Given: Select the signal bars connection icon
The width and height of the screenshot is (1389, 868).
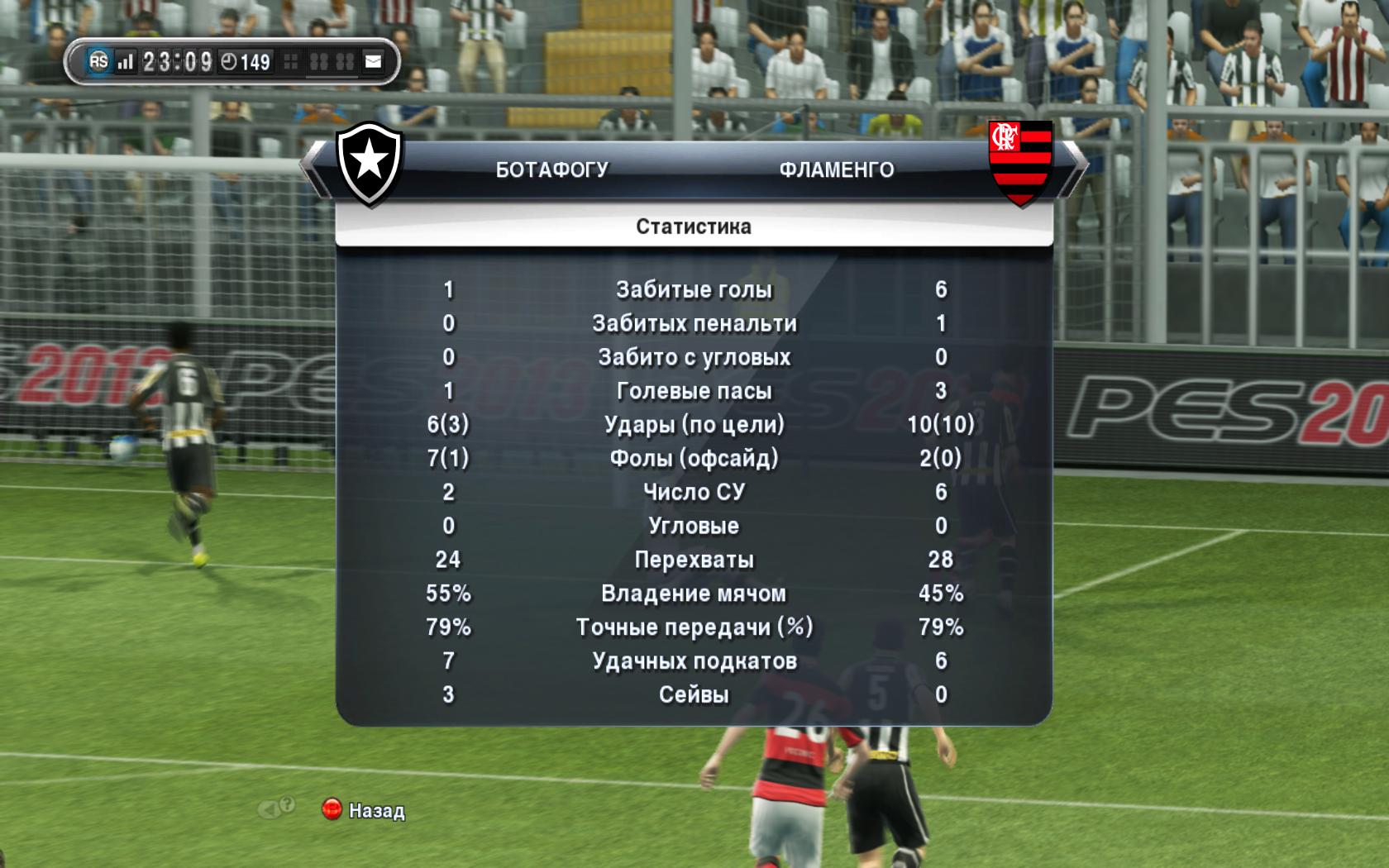Looking at the screenshot, I should 125,61.
